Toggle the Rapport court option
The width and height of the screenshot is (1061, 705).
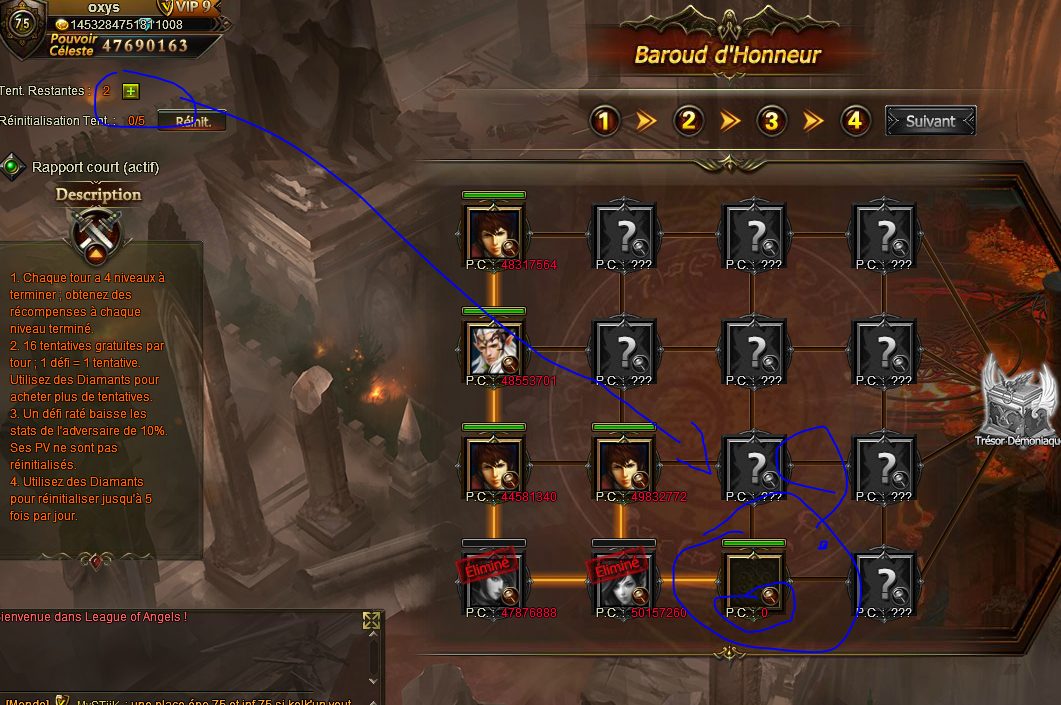pos(13,167)
